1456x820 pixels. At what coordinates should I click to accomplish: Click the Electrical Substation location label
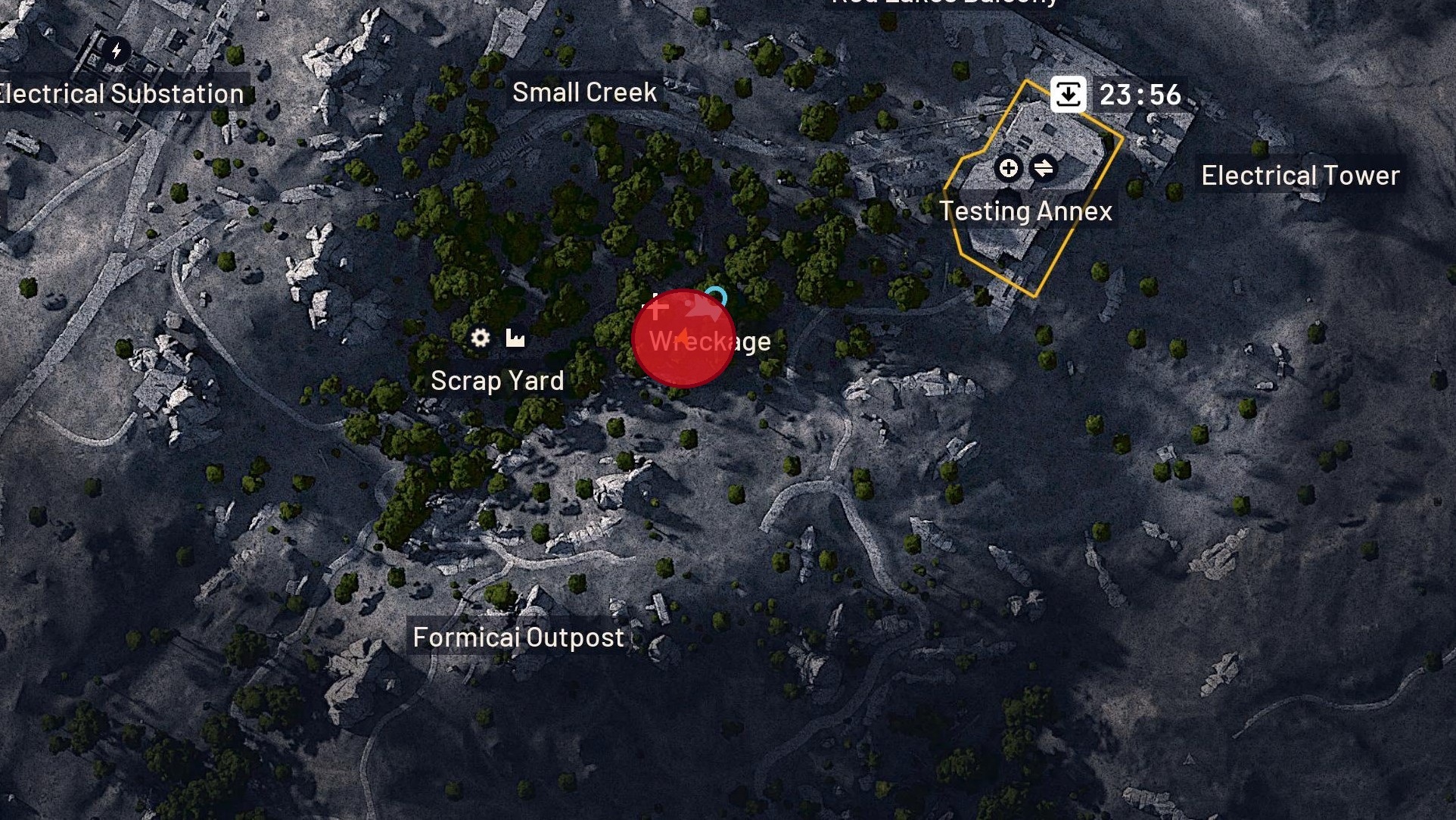(121, 94)
